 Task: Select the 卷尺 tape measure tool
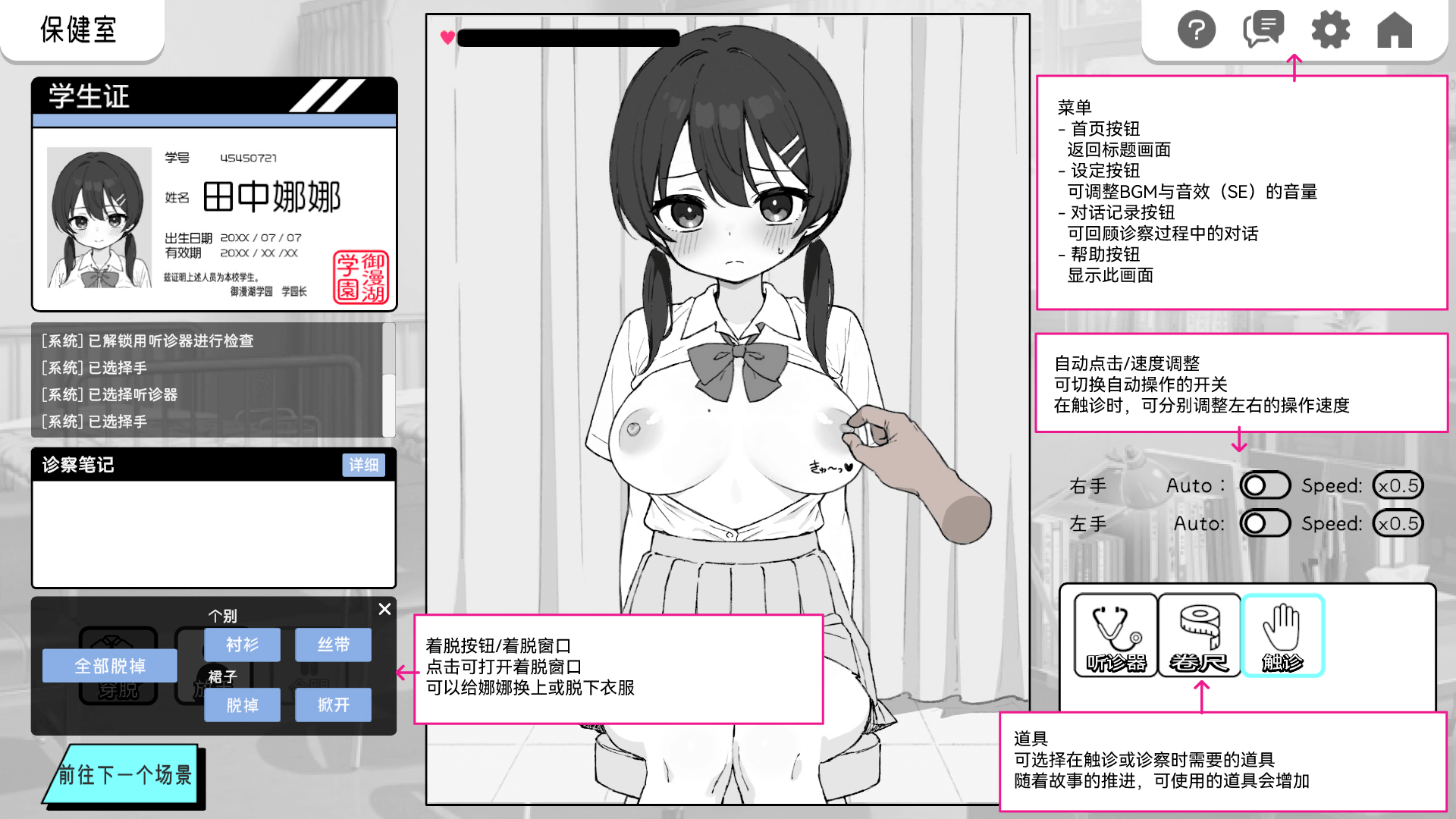(1198, 635)
